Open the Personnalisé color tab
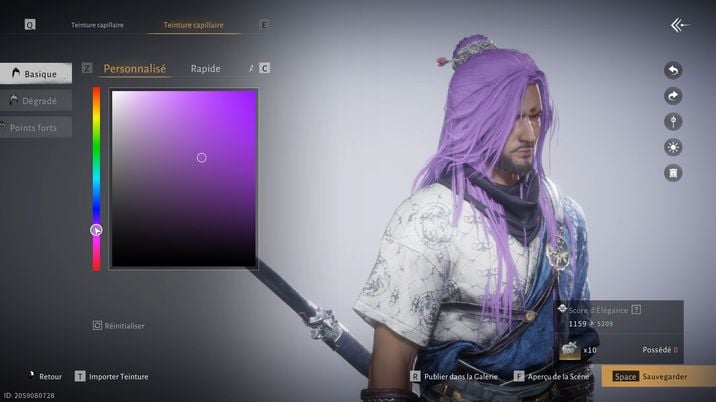The height and width of the screenshot is (402, 716). (x=134, y=69)
